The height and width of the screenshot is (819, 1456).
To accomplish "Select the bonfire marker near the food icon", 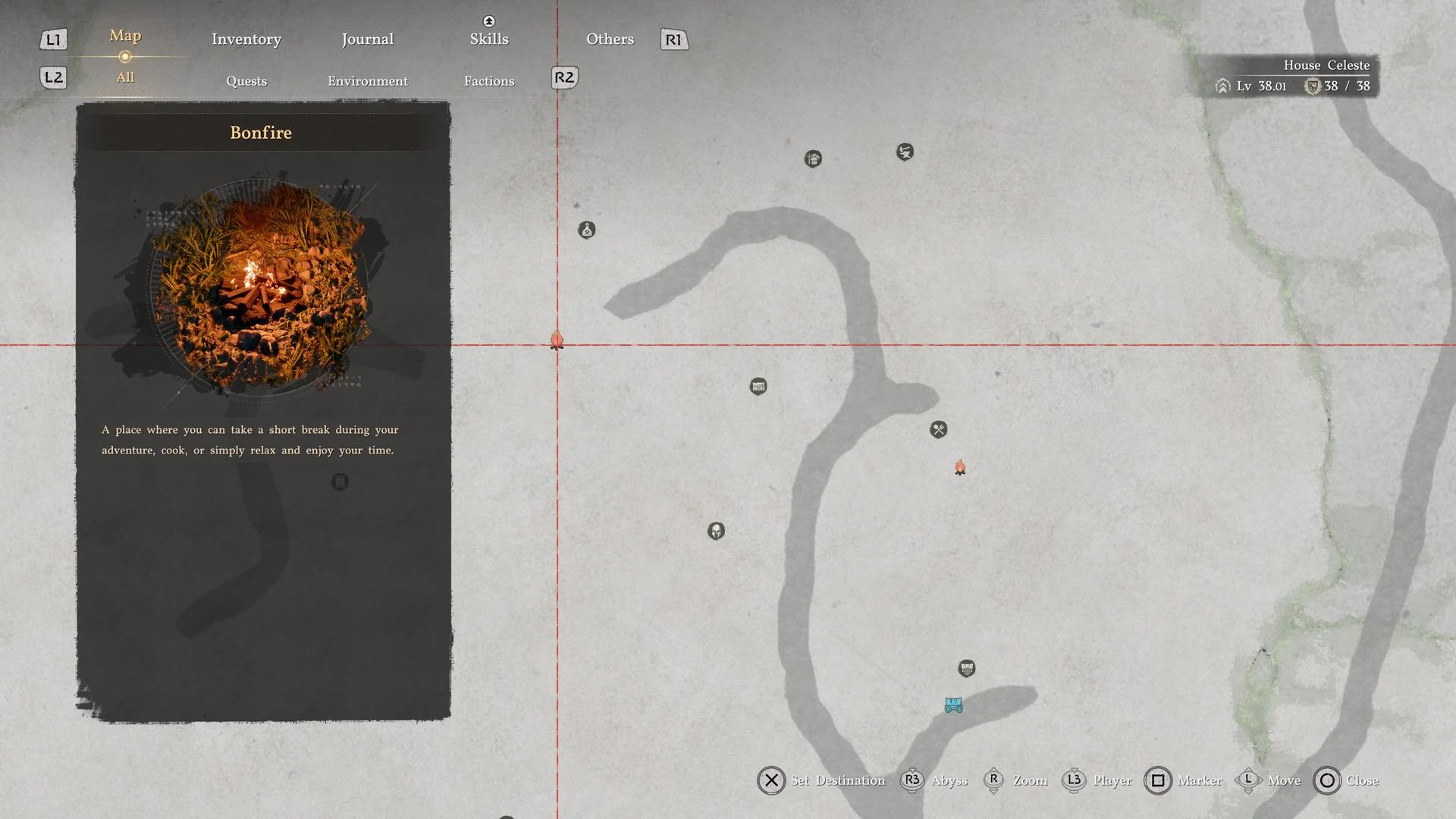I will tap(960, 467).
